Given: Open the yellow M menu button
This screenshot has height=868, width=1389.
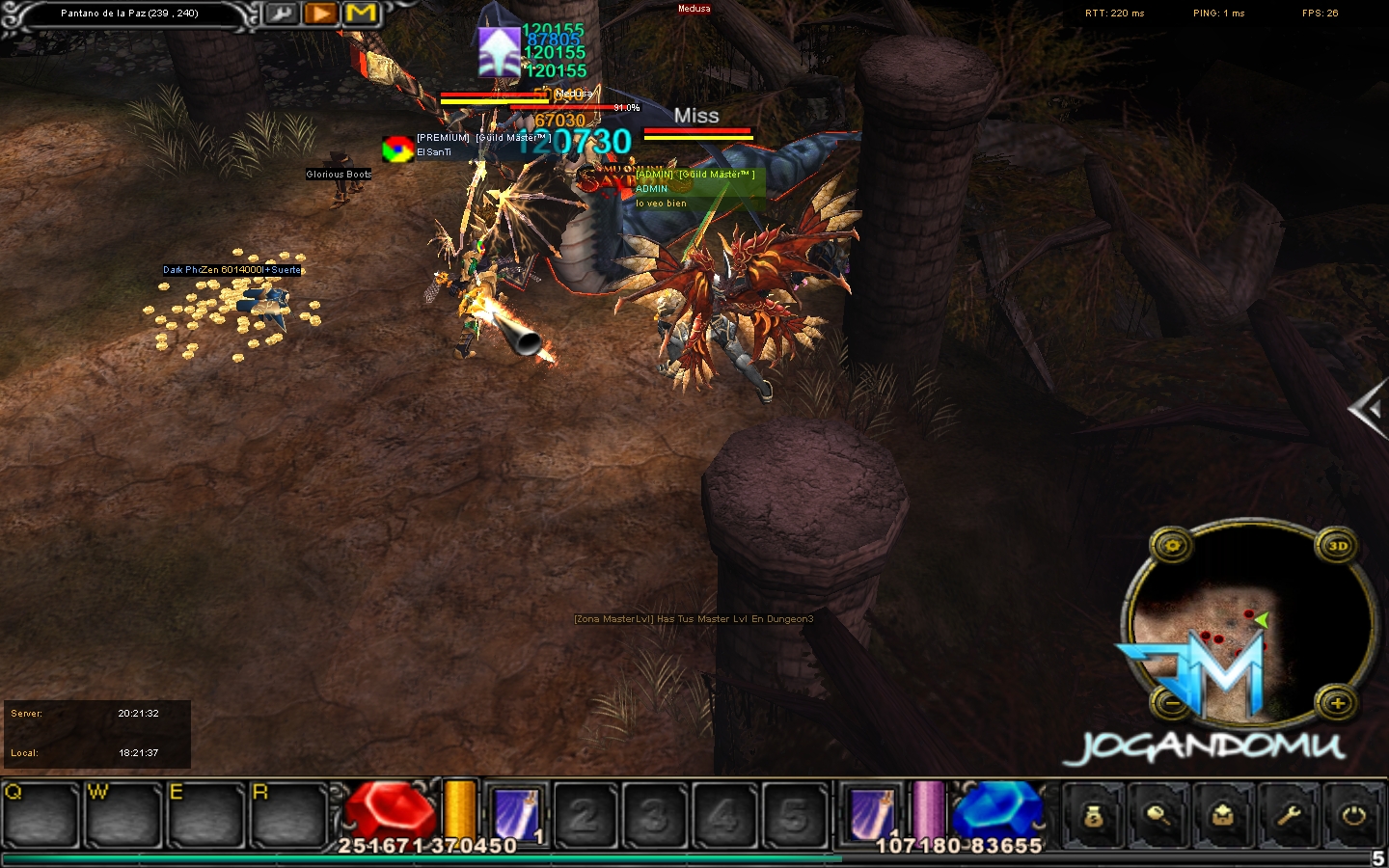Looking at the screenshot, I should [361, 14].
